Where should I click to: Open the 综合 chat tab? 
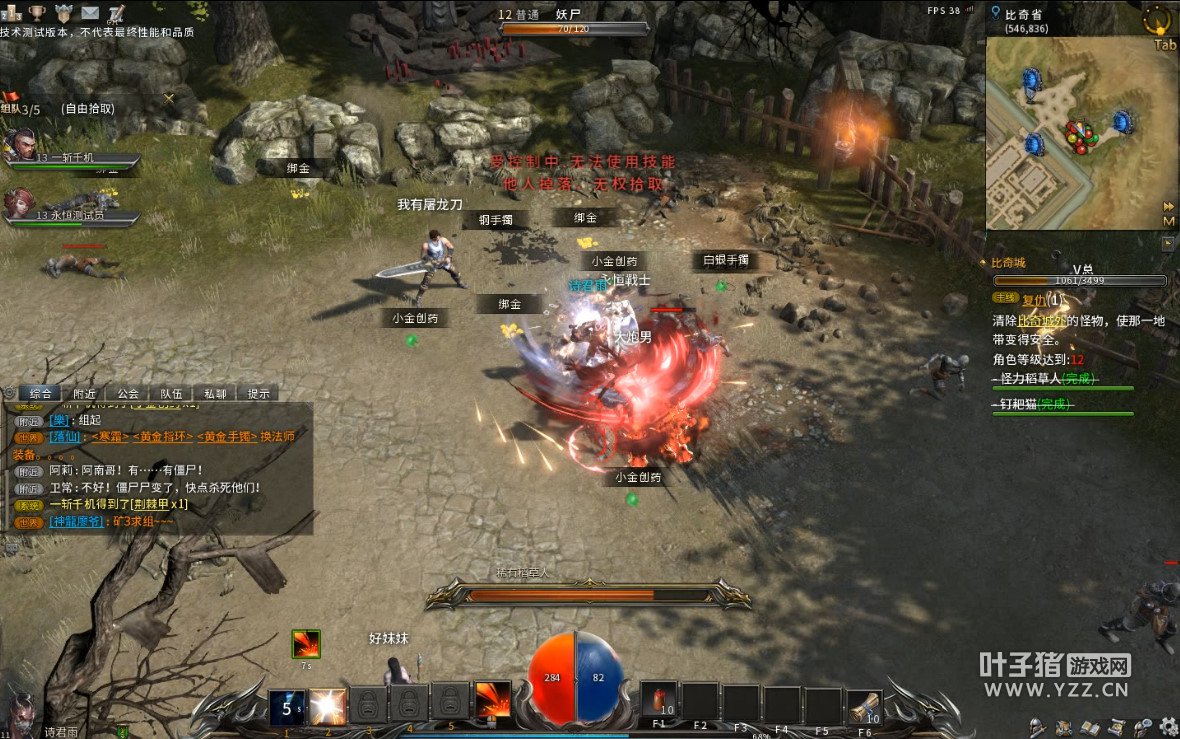point(41,394)
